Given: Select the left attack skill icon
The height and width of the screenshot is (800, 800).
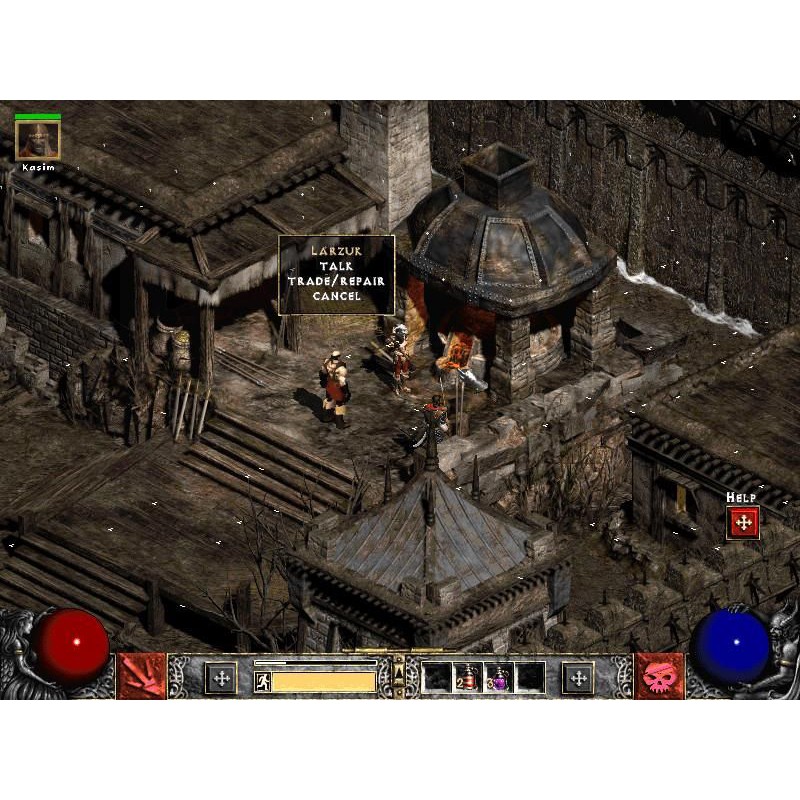Looking at the screenshot, I should click(141, 677).
